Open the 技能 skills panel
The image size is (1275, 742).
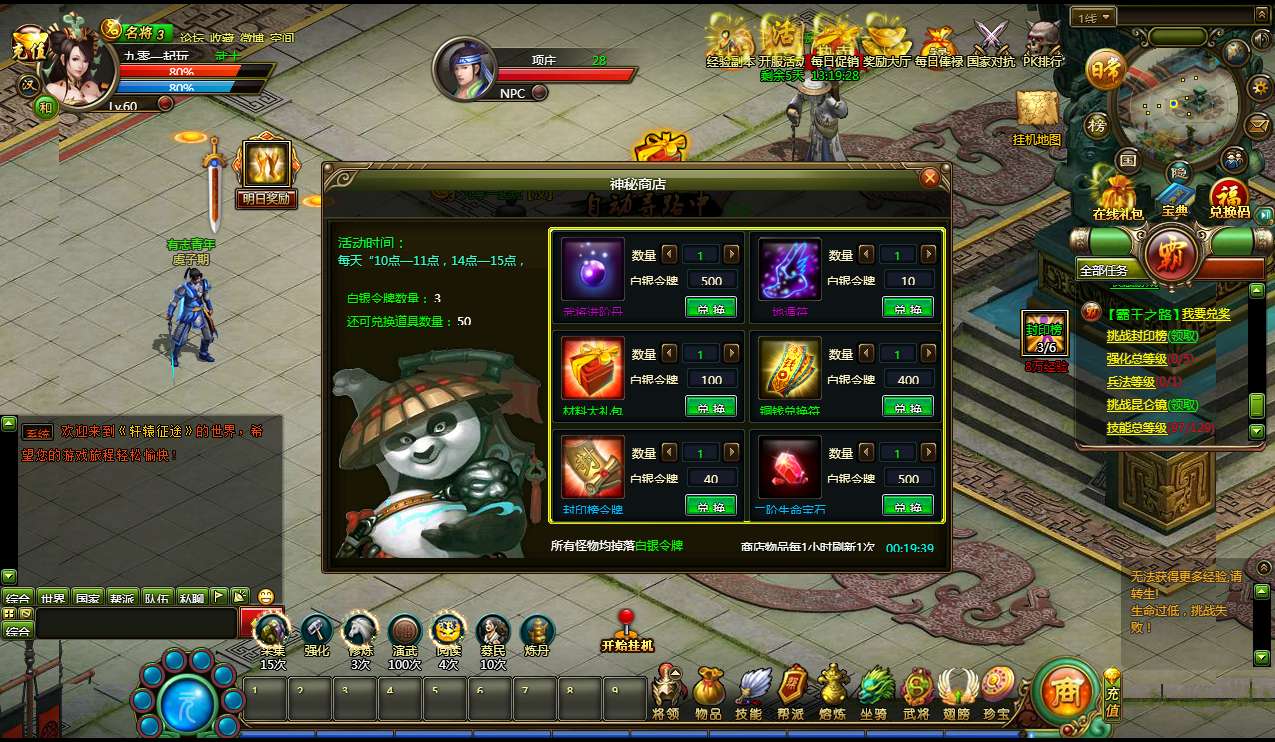pyautogui.click(x=750, y=690)
